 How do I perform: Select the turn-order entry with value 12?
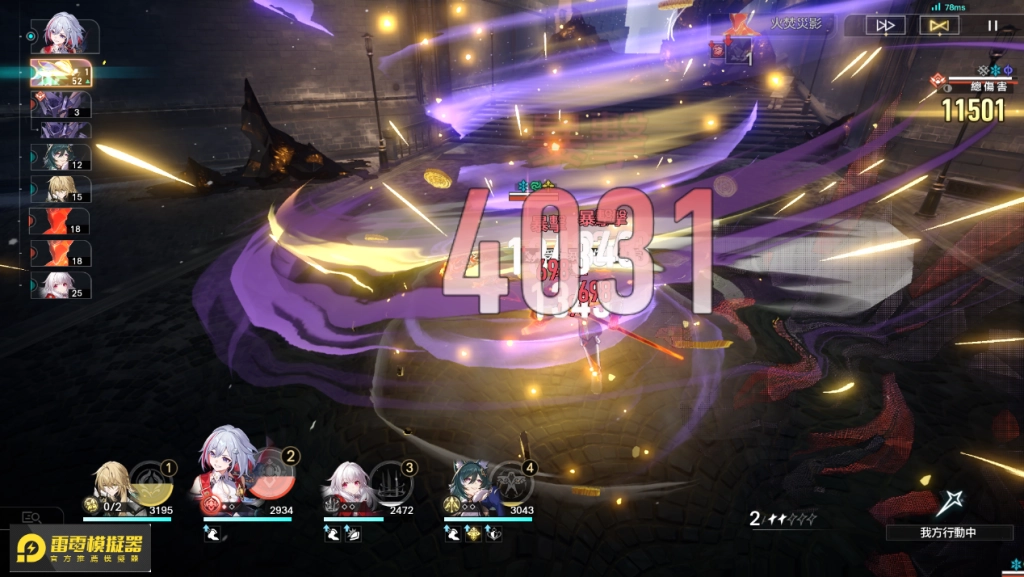(x=61, y=158)
